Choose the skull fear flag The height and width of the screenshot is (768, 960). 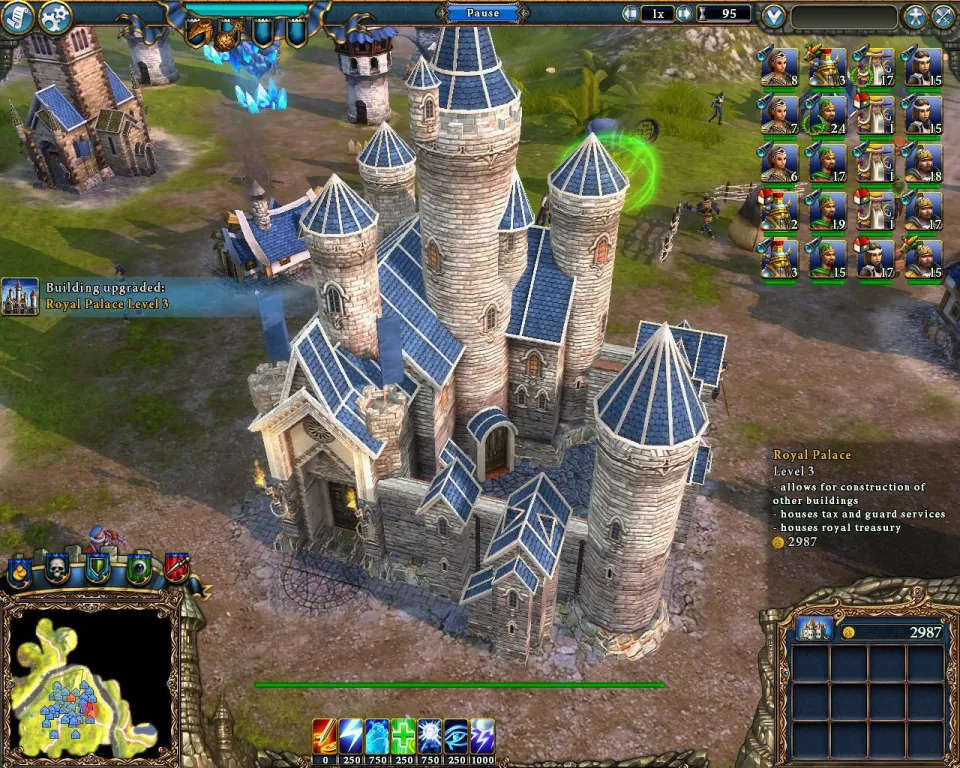click(x=57, y=570)
